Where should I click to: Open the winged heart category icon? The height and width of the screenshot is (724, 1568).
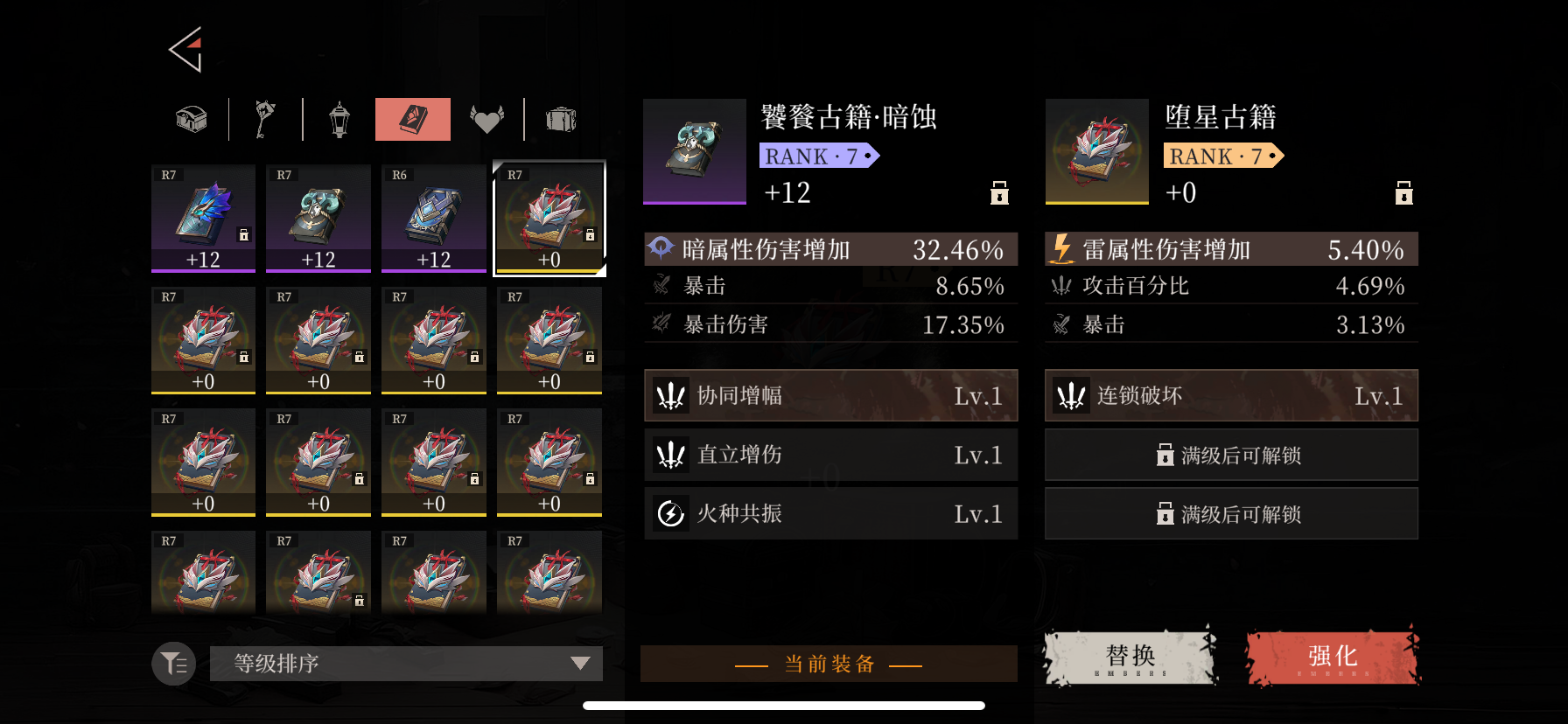click(x=487, y=119)
